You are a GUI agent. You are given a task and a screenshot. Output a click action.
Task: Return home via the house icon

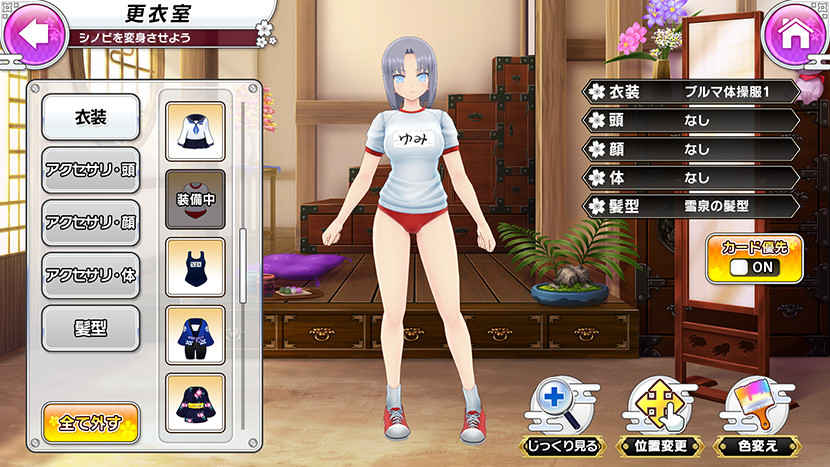795,33
